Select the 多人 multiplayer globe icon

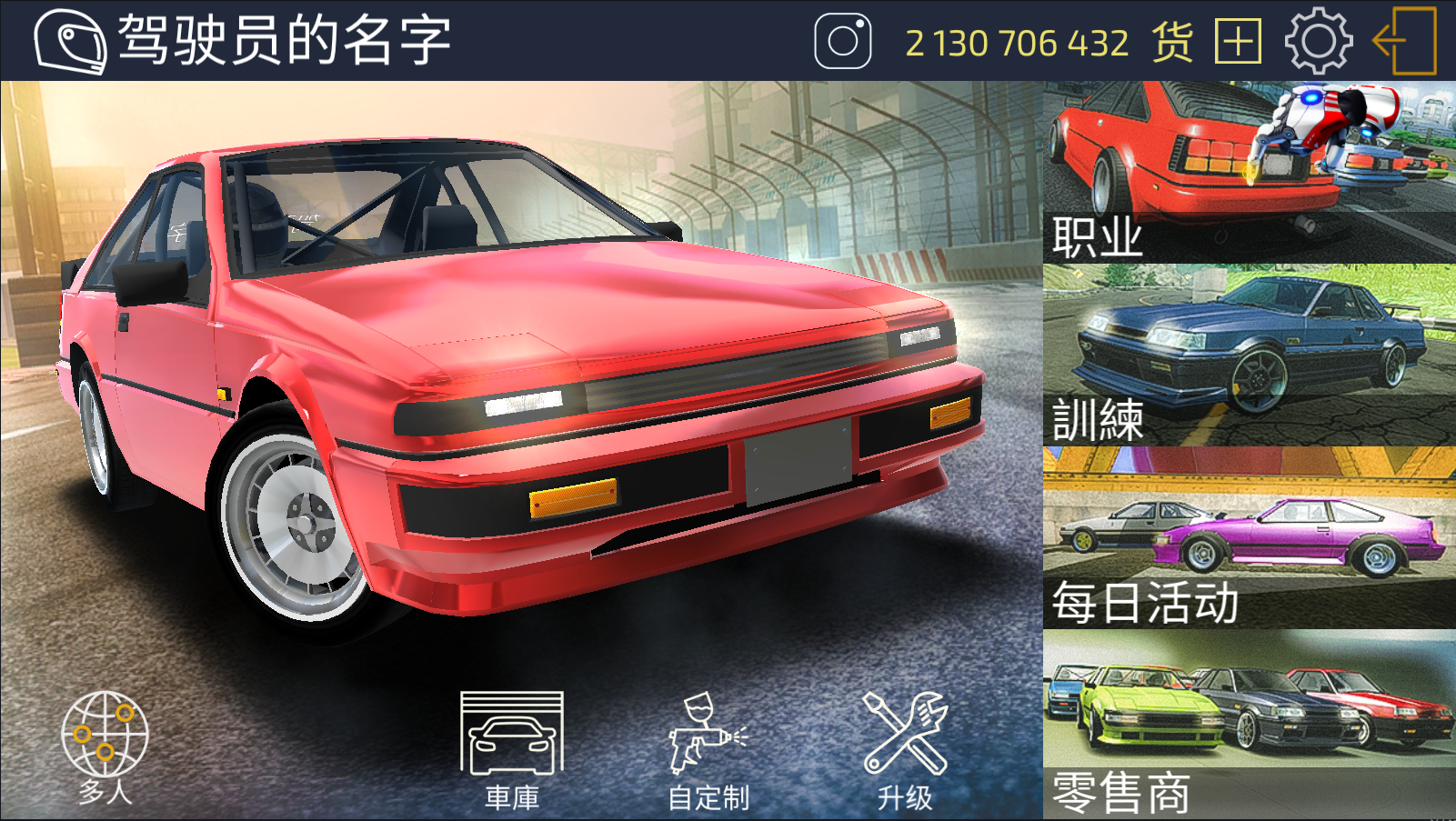point(103,736)
